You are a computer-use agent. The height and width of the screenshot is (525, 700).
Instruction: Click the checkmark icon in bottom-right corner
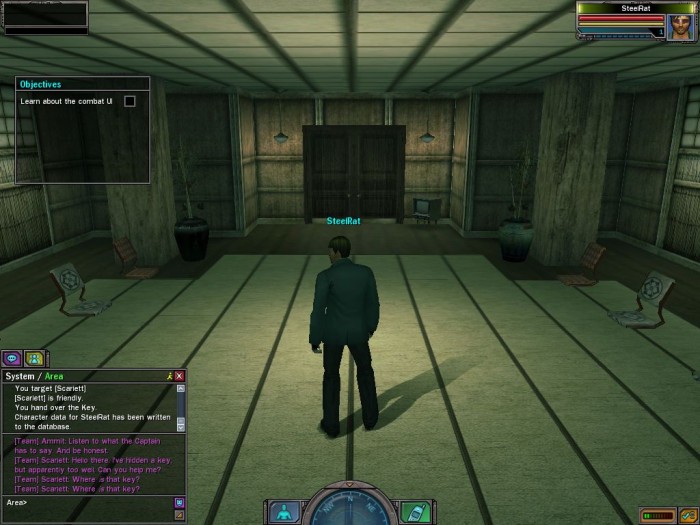tap(687, 515)
